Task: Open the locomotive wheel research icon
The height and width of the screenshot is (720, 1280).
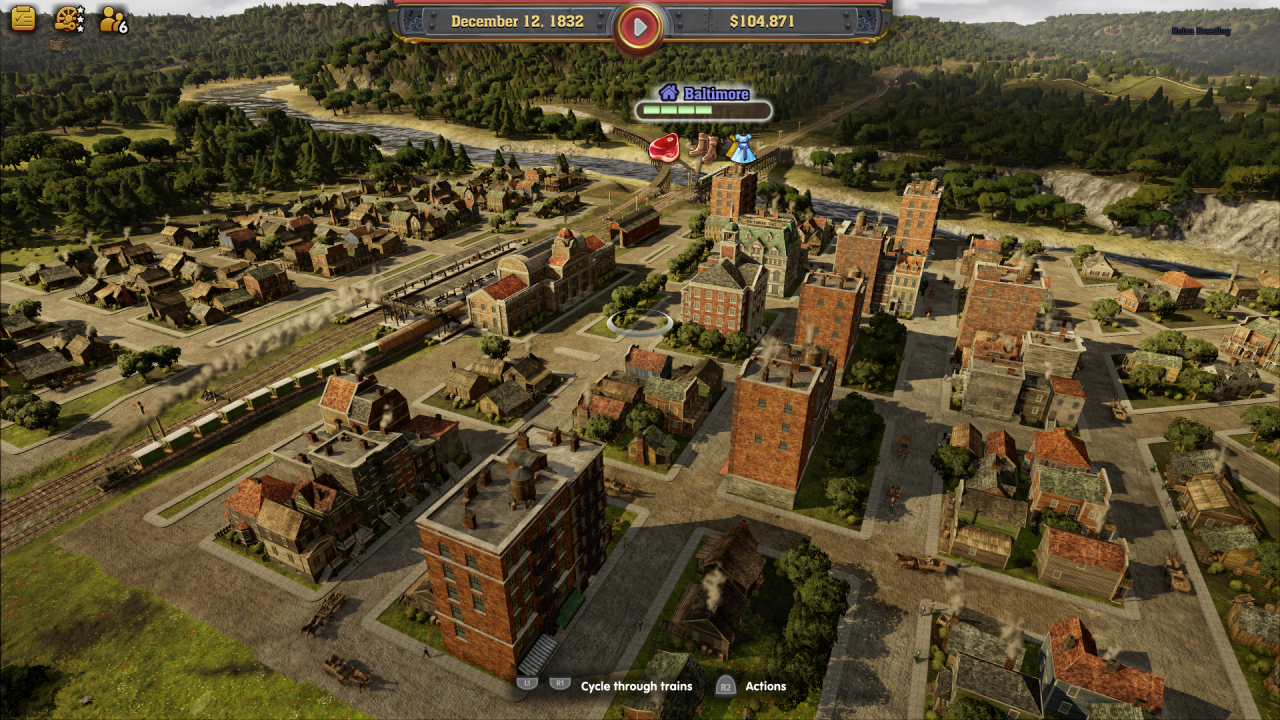Action: pyautogui.click(x=68, y=18)
